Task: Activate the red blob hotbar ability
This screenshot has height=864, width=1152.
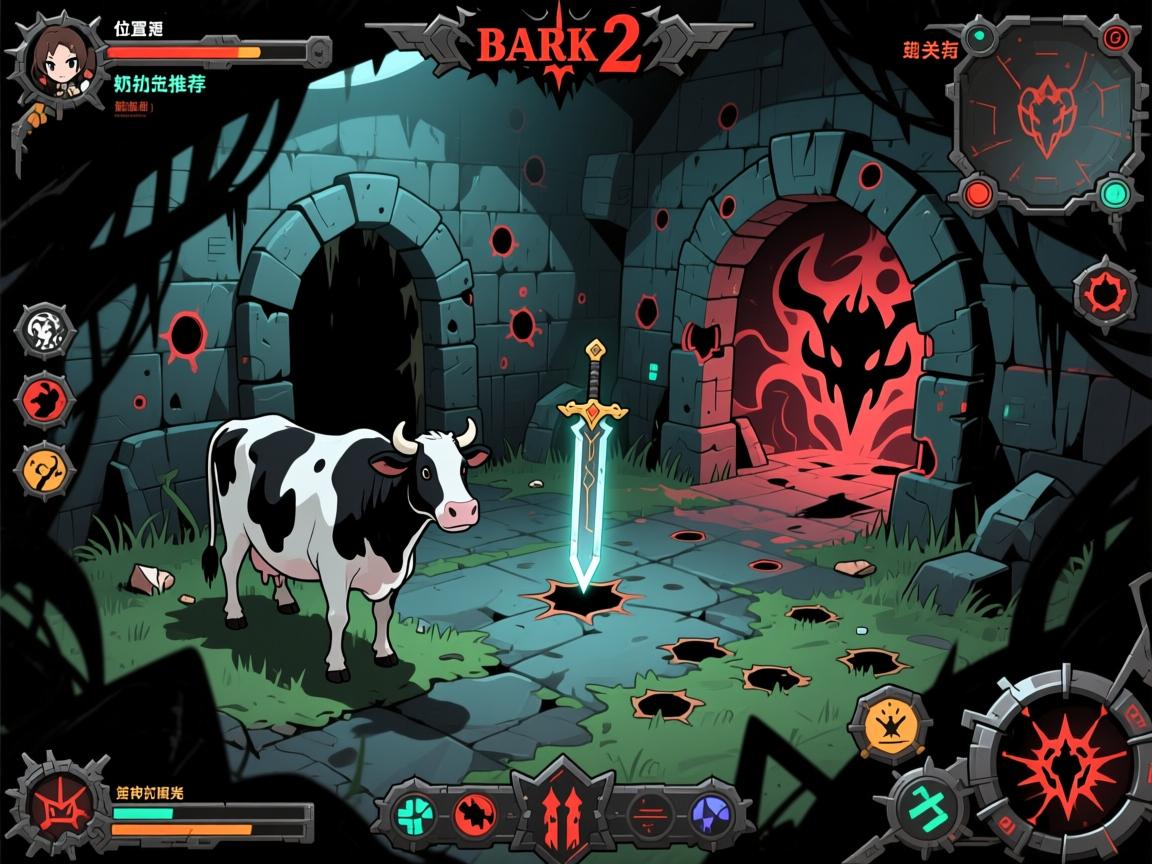Action: 472,811
